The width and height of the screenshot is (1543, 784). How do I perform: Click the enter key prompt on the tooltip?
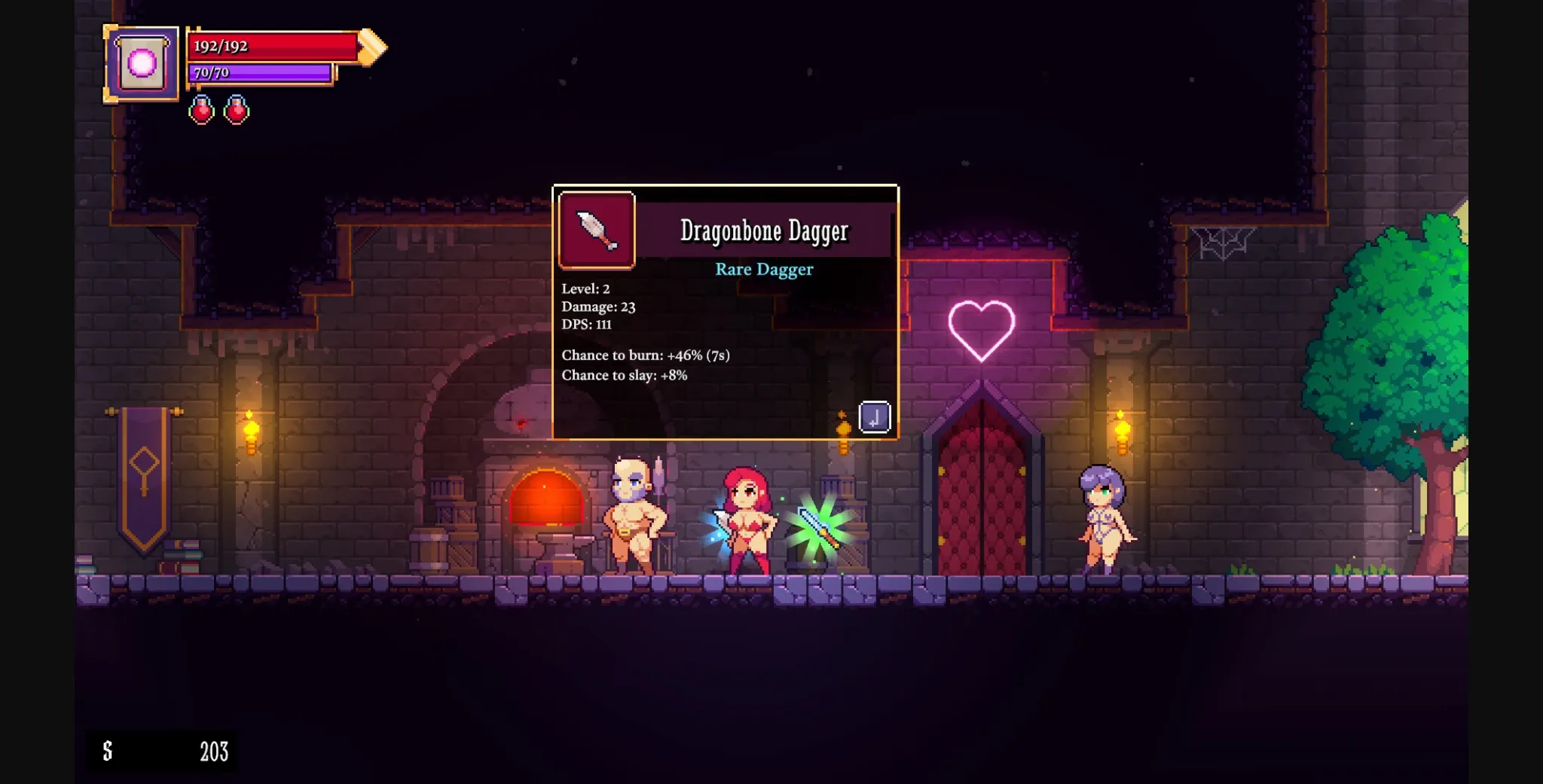876,416
